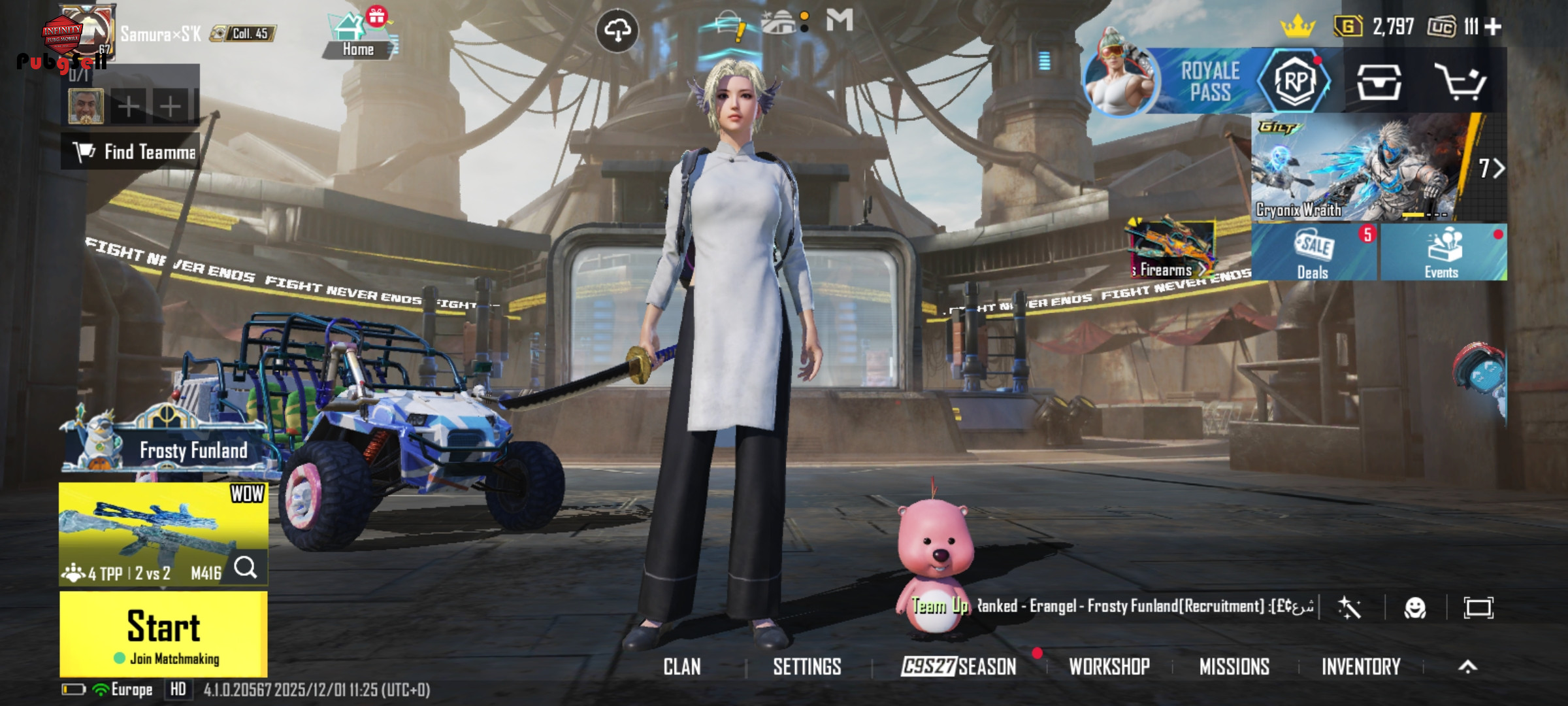Open the Events panel

(1442, 253)
